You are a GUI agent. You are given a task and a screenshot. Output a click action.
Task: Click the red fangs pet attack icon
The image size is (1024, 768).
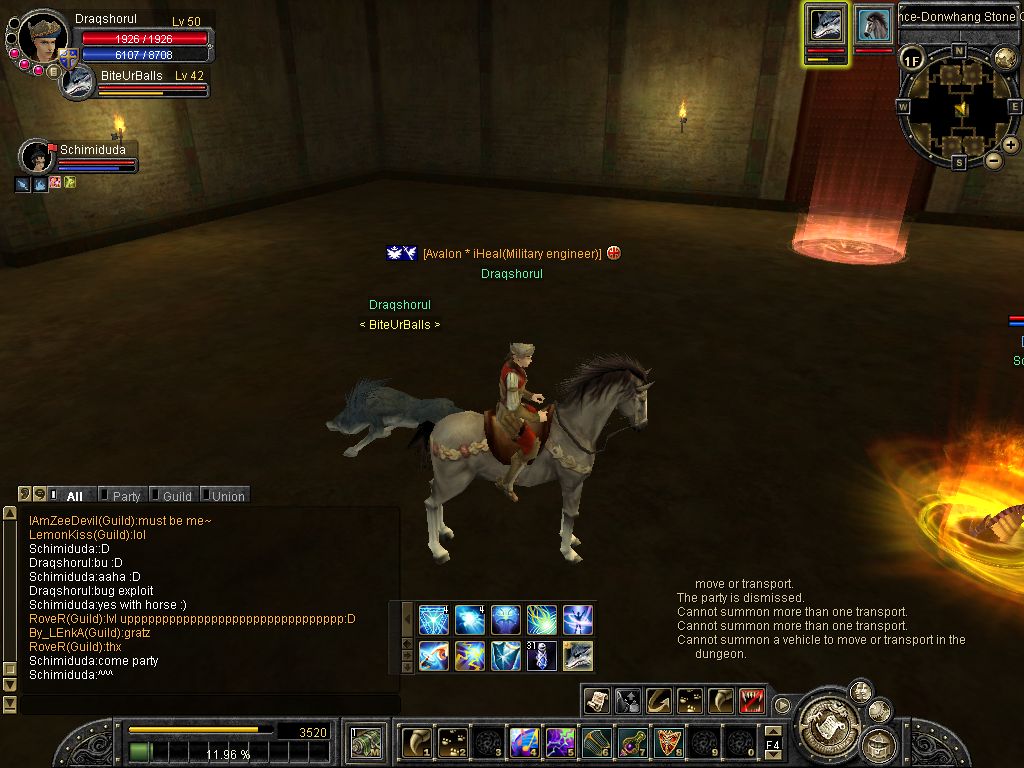tap(753, 701)
